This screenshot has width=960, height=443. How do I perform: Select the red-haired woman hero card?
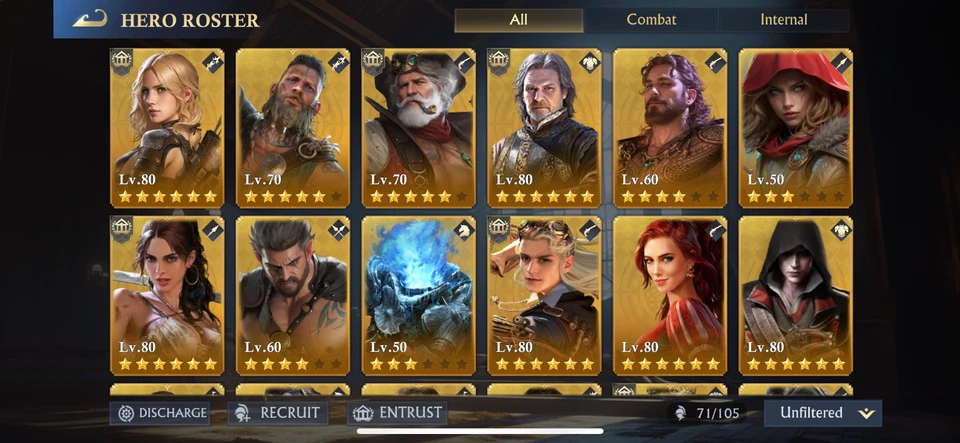[669, 295]
